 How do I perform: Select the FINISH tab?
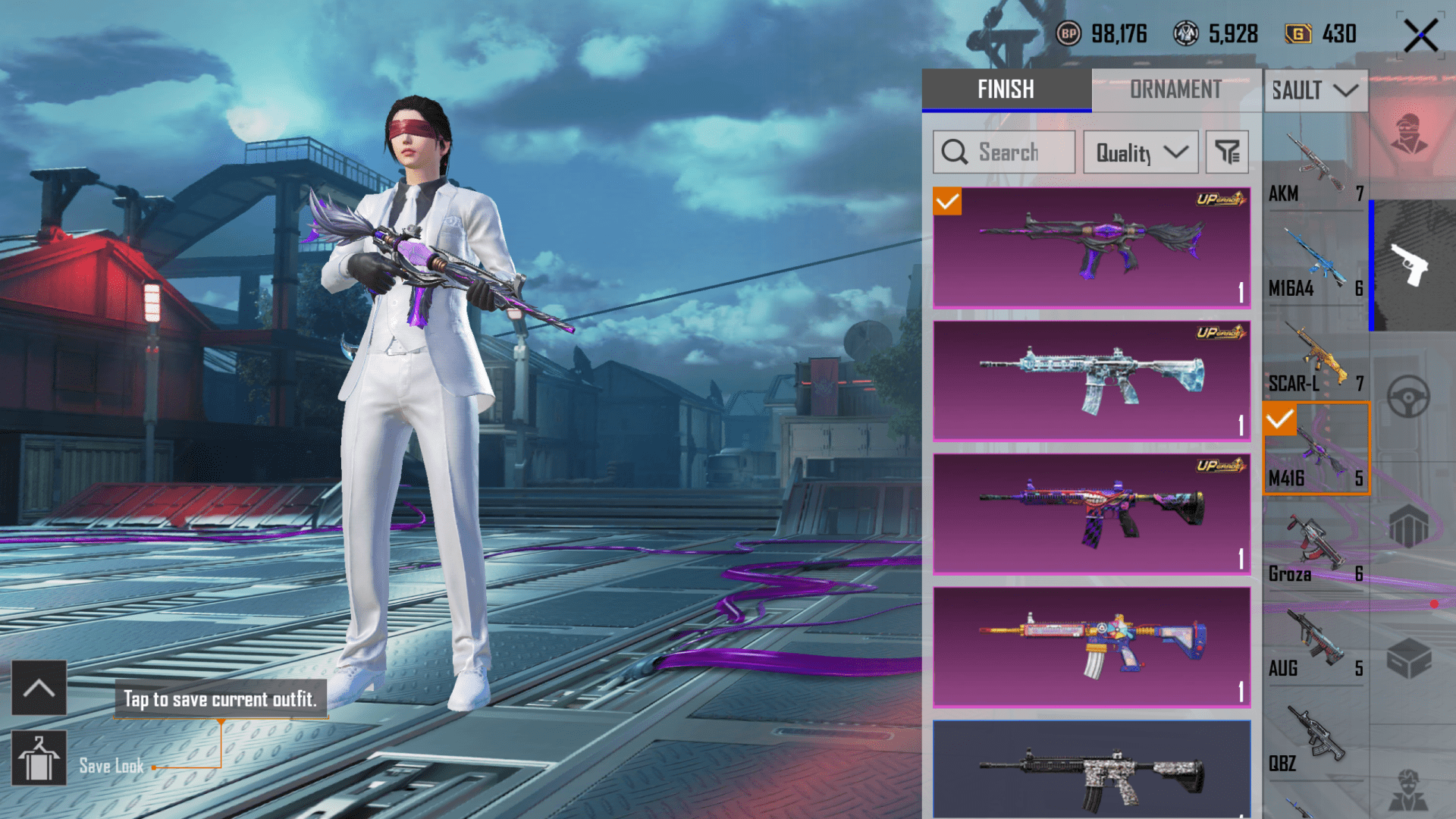[1005, 90]
